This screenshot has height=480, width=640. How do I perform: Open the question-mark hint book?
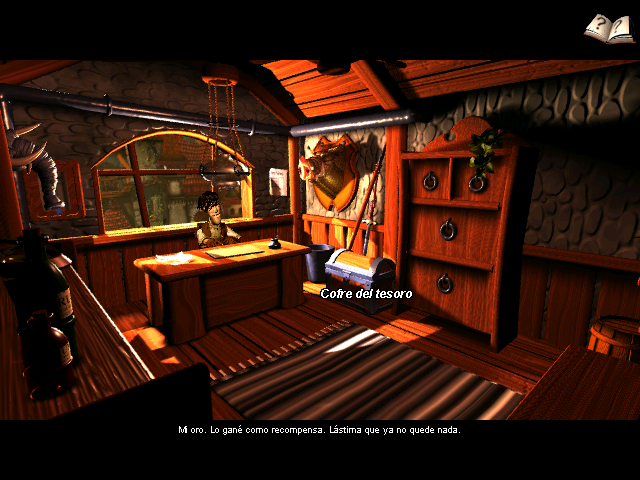(609, 28)
